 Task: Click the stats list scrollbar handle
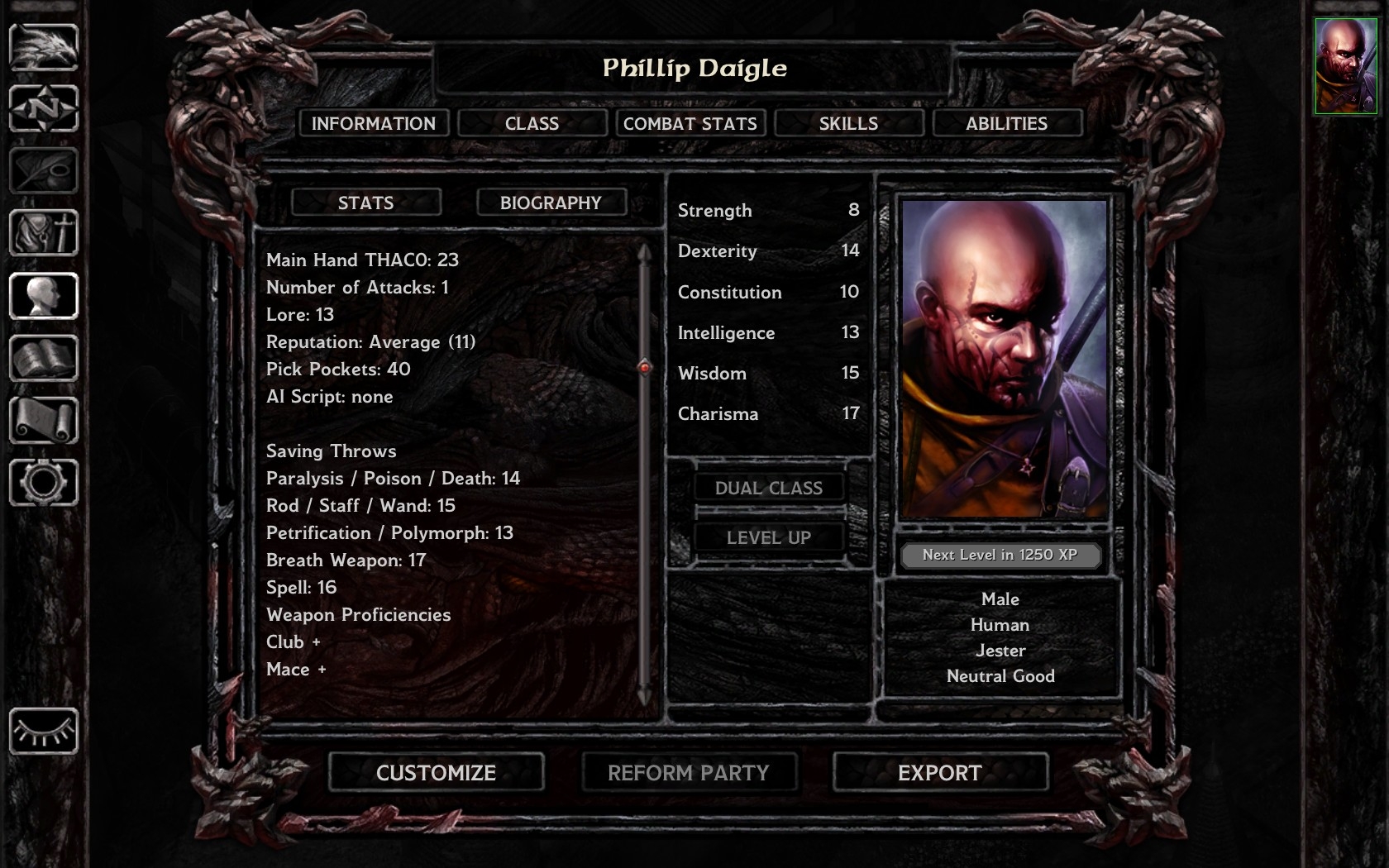coord(645,366)
